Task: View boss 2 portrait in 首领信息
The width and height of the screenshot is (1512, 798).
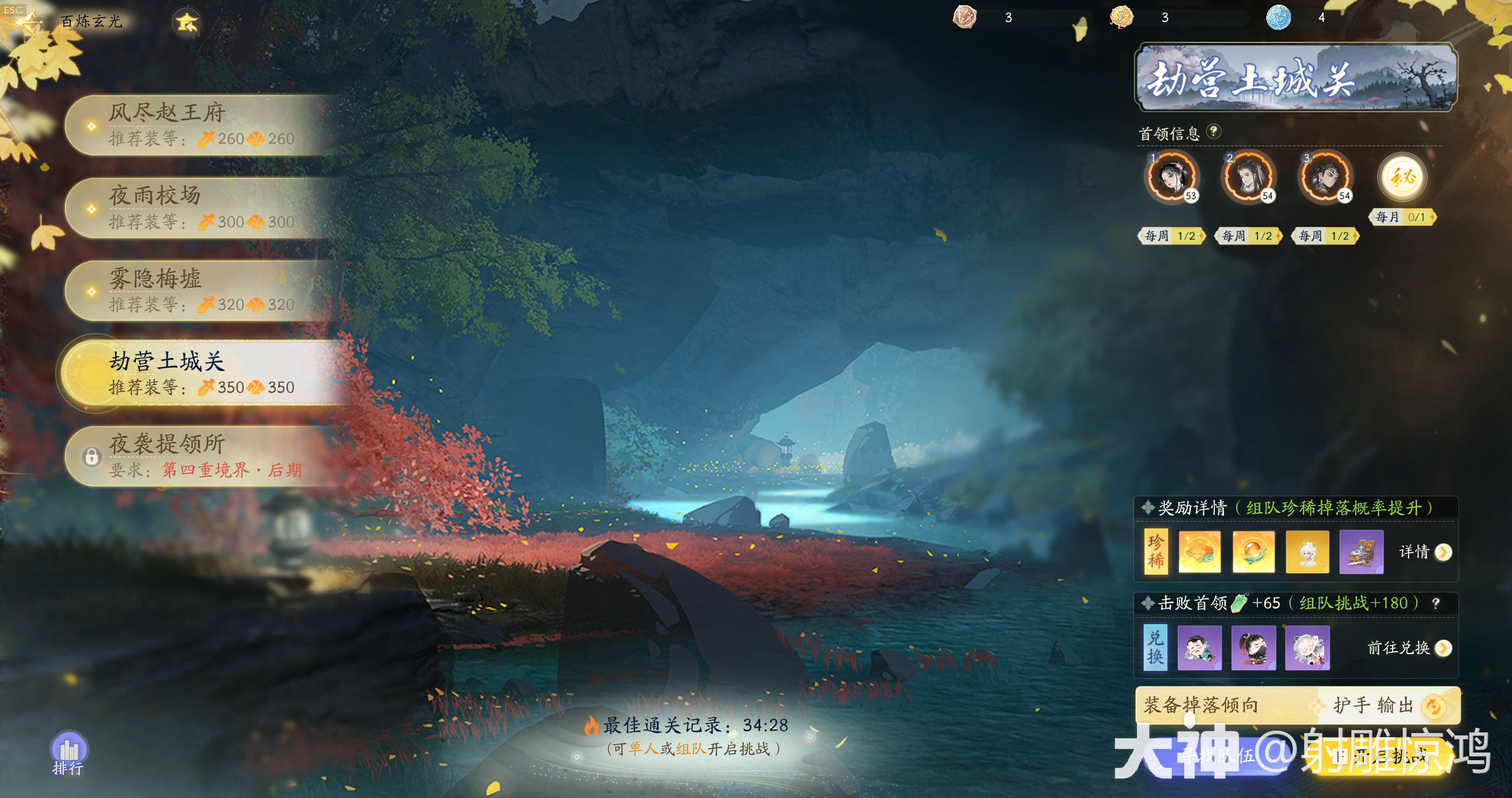Action: (1249, 177)
